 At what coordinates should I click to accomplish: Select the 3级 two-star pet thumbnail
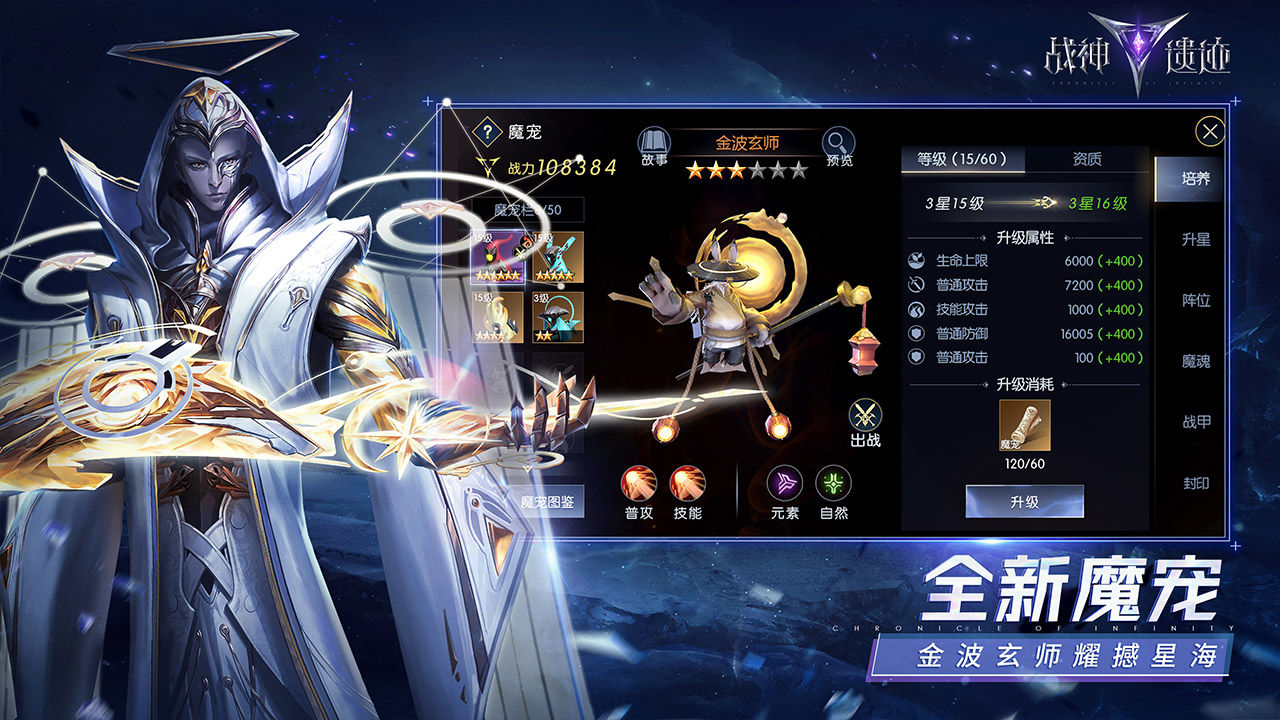click(x=559, y=317)
